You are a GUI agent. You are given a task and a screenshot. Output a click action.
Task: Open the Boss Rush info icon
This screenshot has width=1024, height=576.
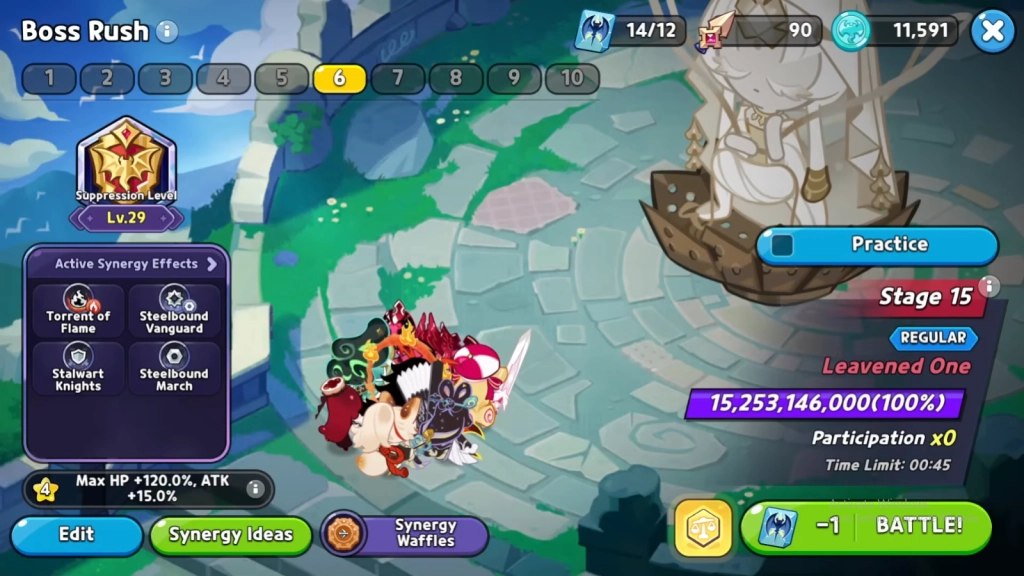point(167,31)
